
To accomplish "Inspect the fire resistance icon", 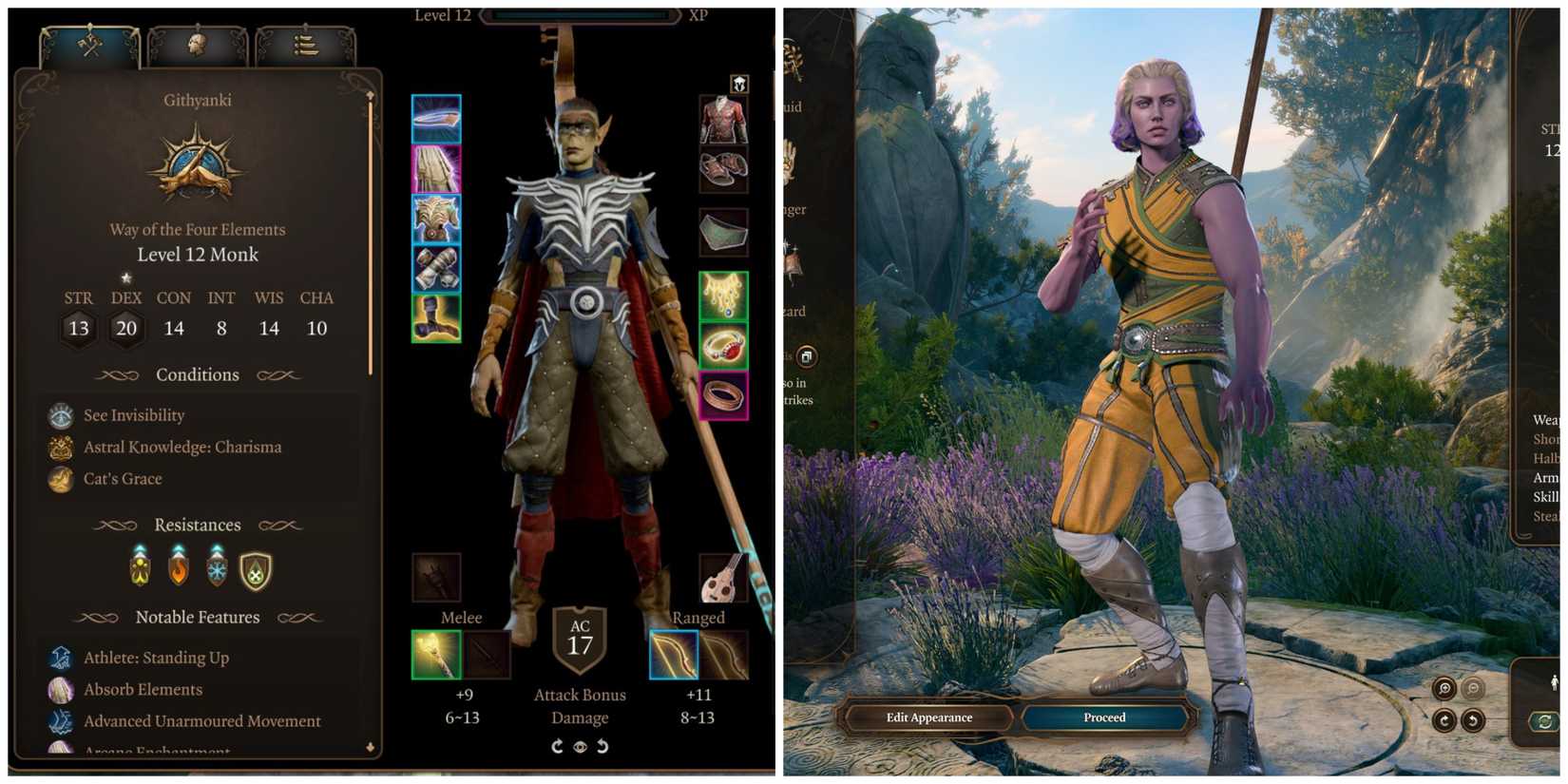I will 178,567.
